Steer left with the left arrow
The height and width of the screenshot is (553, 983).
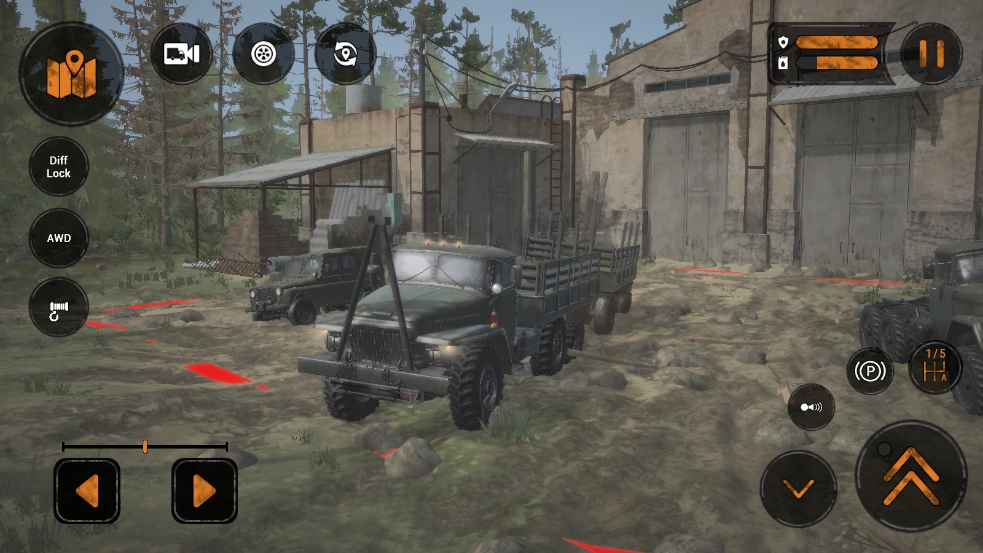coord(87,490)
